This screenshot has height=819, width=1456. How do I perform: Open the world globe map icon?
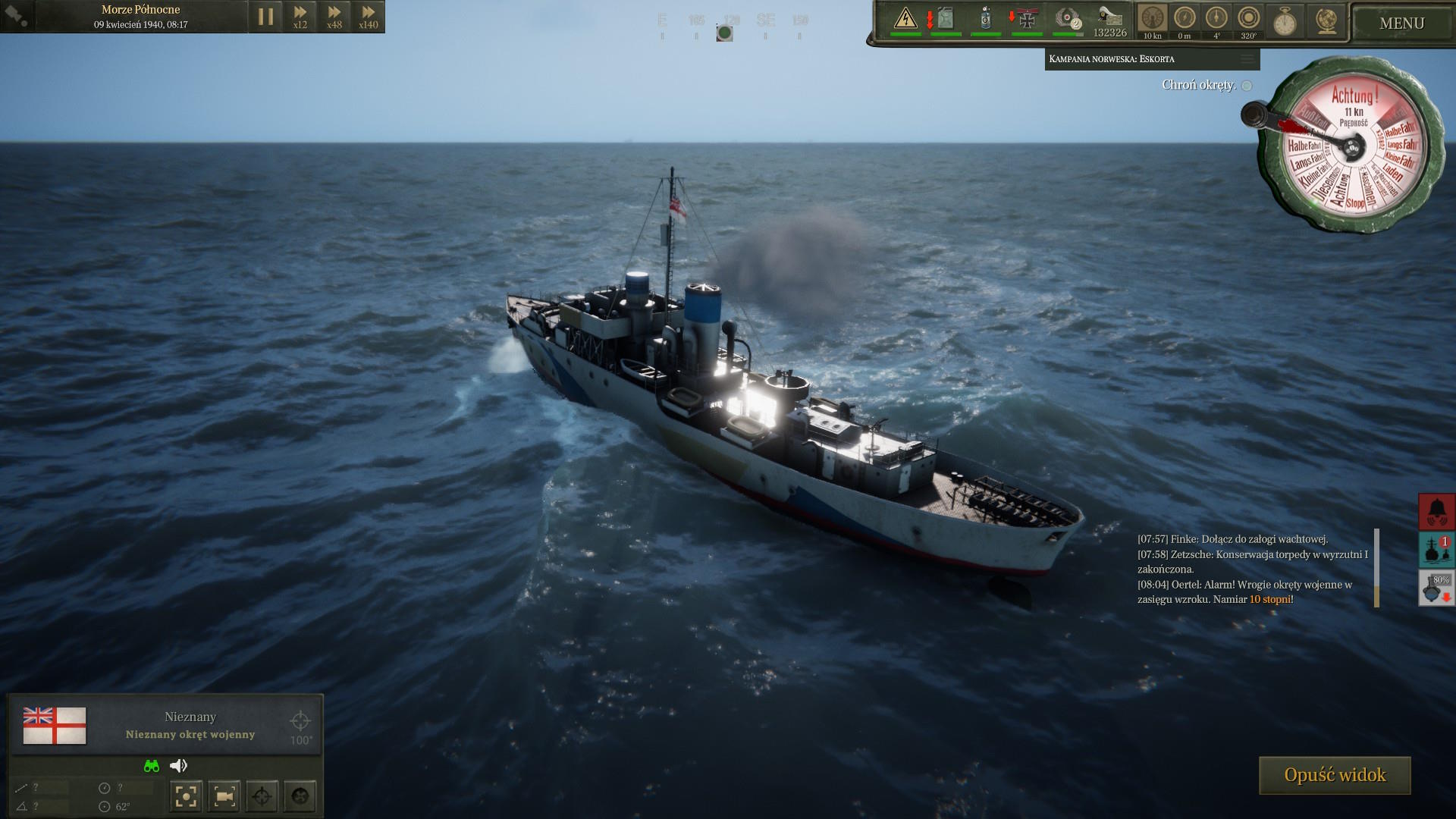[1326, 21]
